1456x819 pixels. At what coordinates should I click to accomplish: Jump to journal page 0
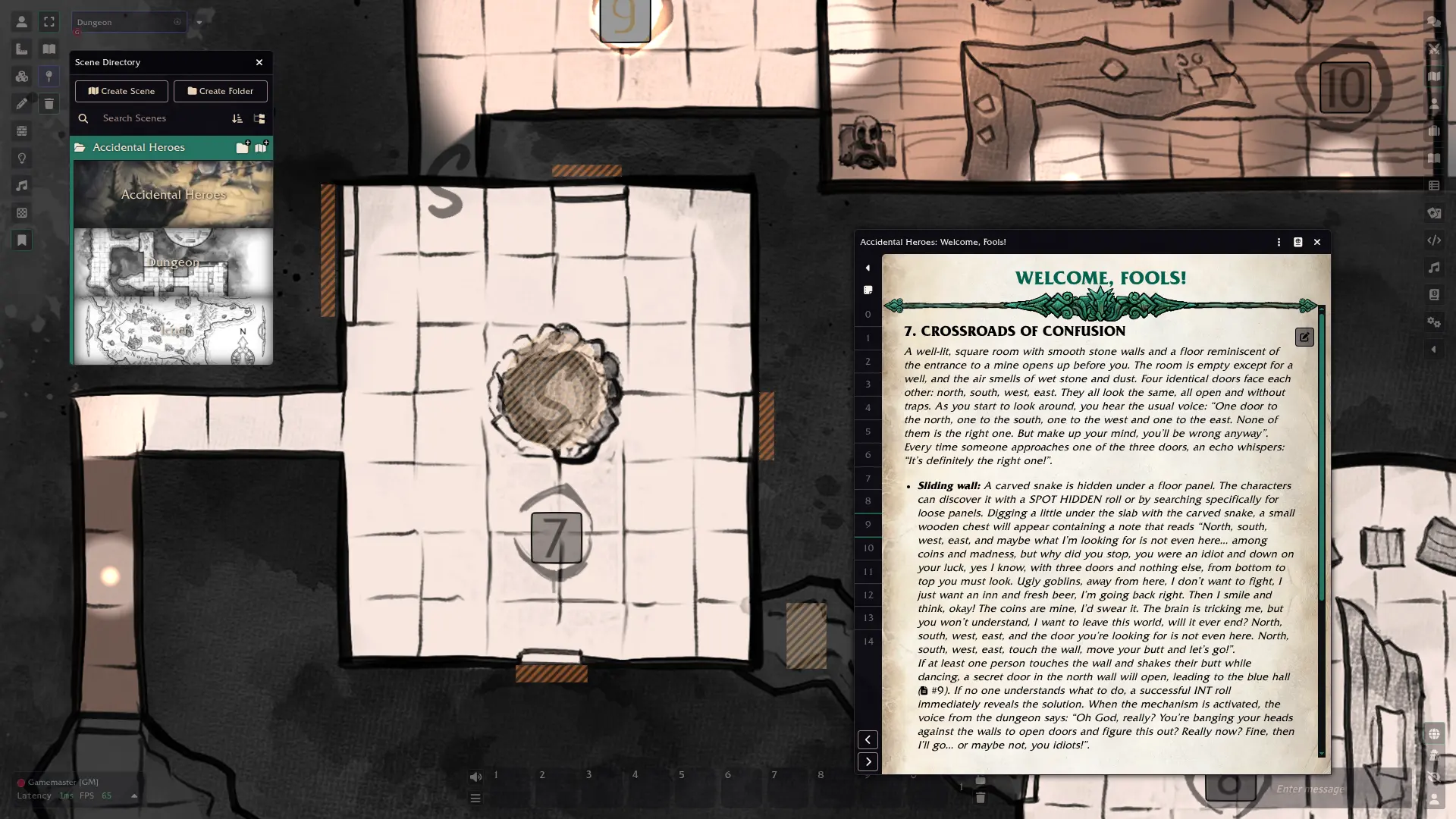tap(868, 315)
